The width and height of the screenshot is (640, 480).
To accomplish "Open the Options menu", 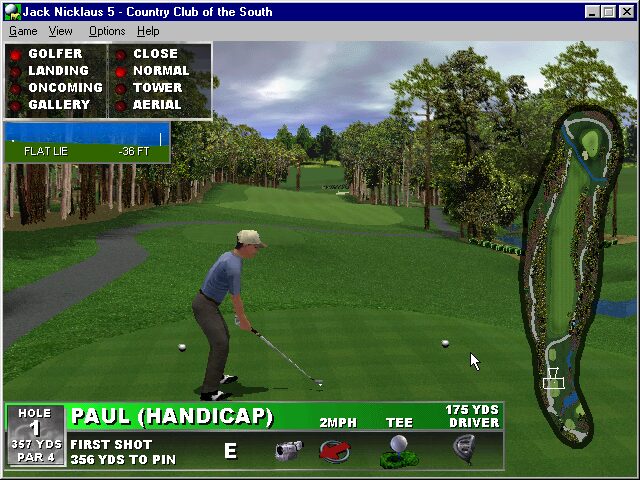I will click(x=107, y=31).
